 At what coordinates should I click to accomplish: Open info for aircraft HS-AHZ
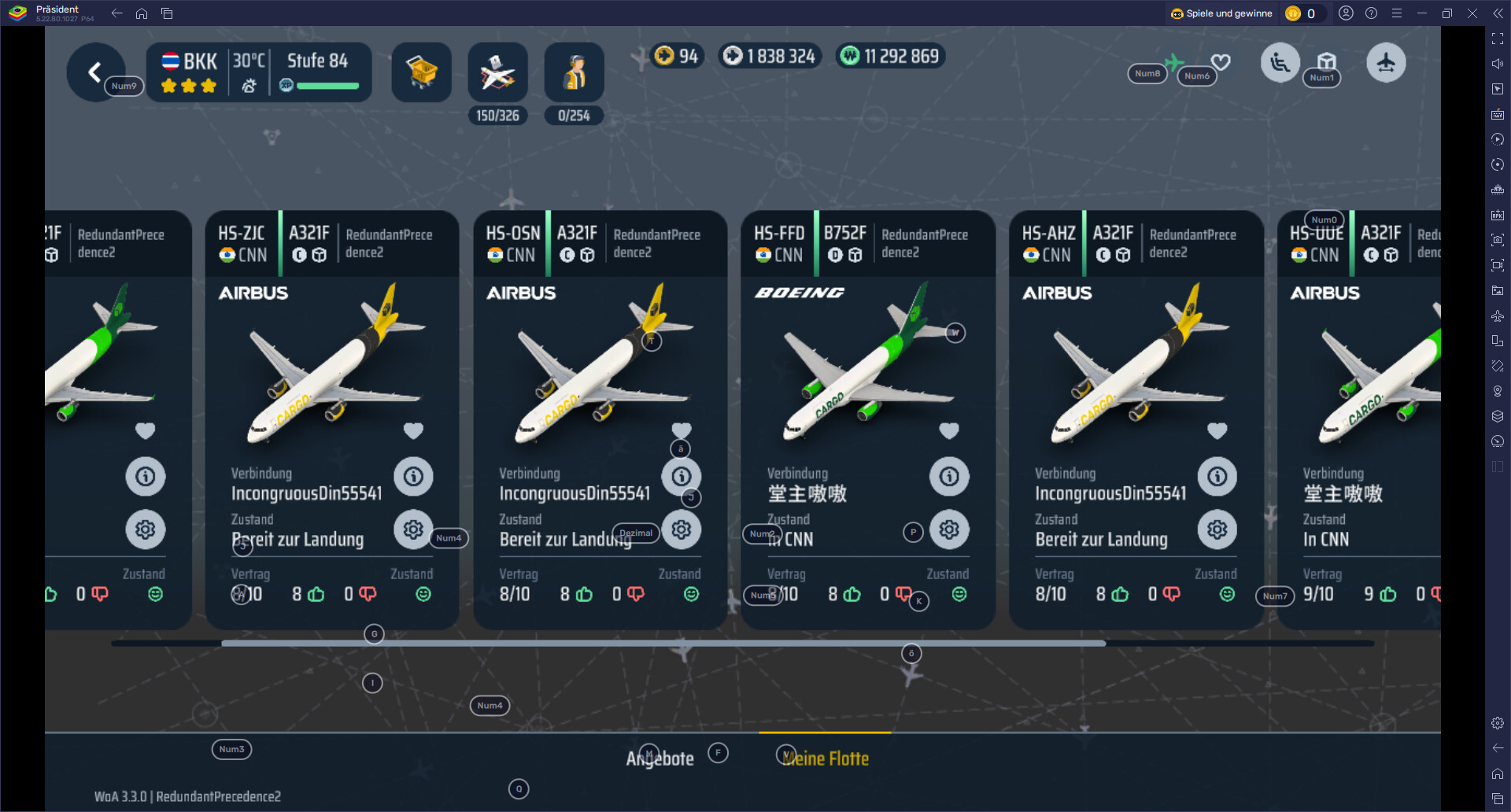[1217, 476]
